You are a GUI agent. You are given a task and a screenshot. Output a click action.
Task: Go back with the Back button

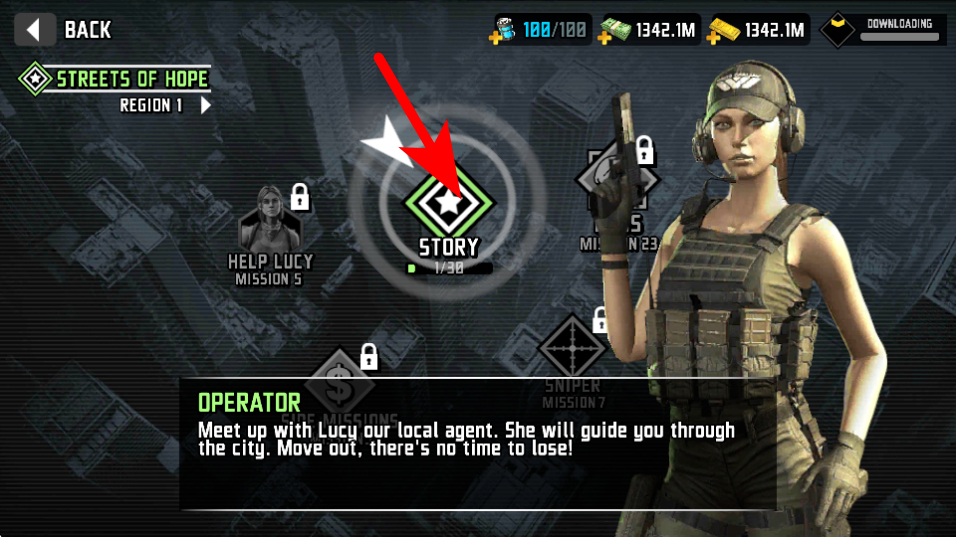click(x=68, y=29)
